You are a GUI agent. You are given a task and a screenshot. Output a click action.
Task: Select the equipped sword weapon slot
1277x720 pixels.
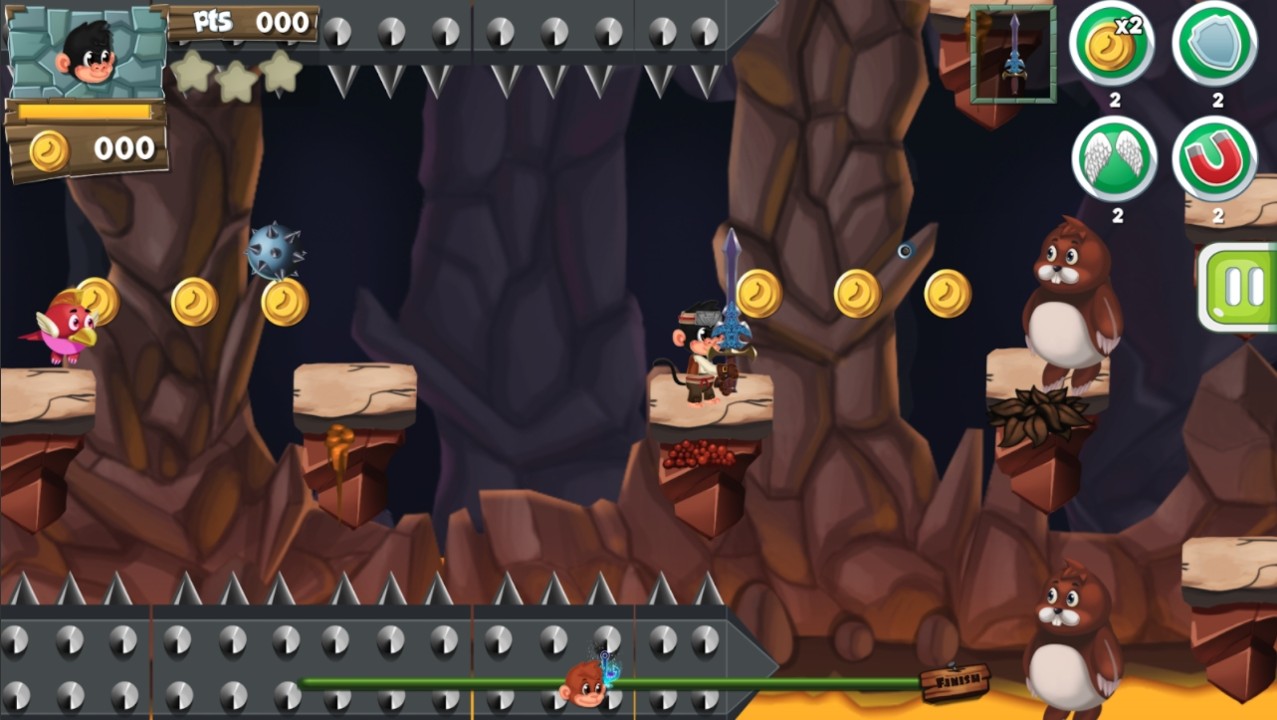tap(1013, 54)
